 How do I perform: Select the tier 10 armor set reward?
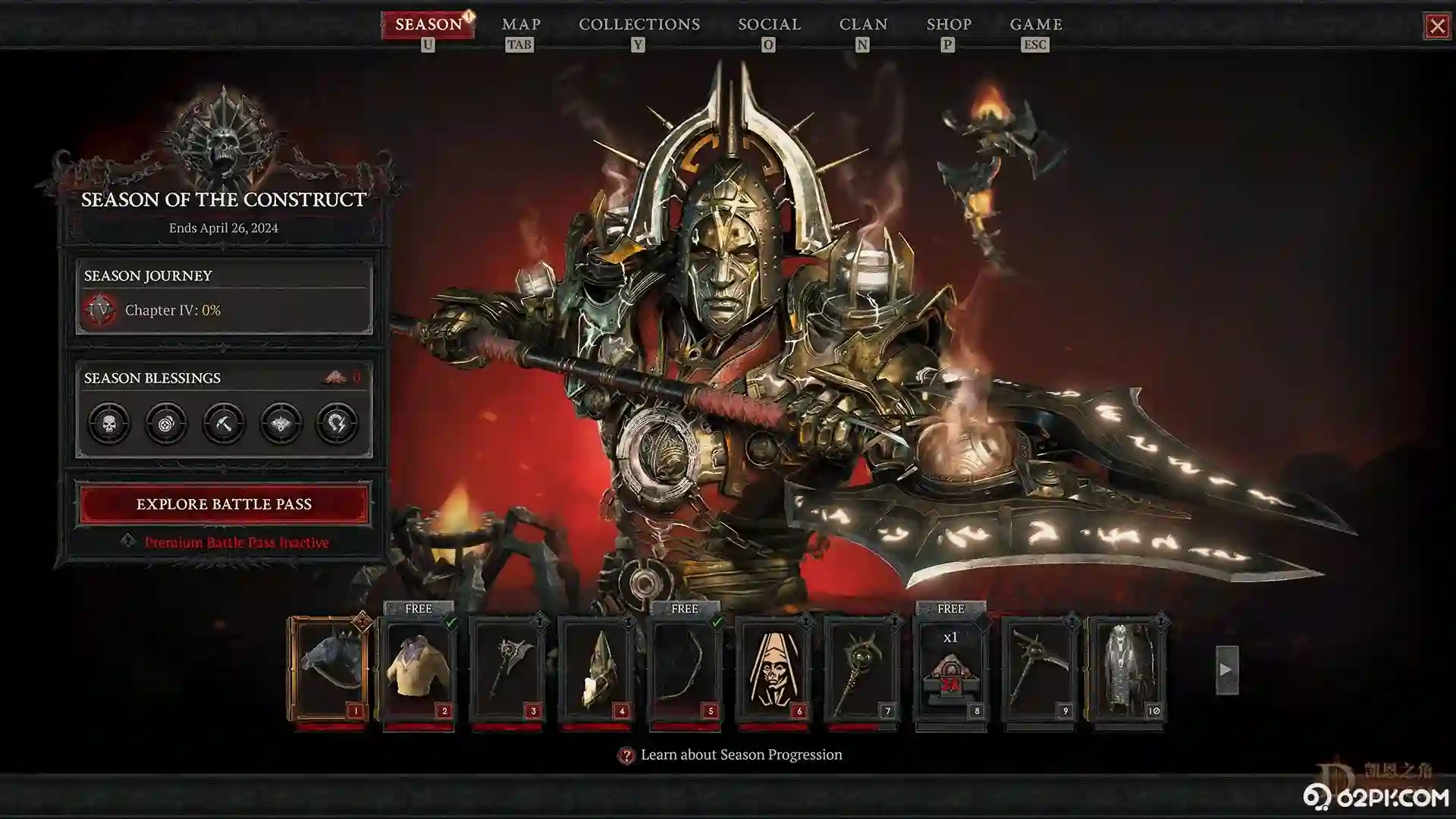click(x=1127, y=669)
